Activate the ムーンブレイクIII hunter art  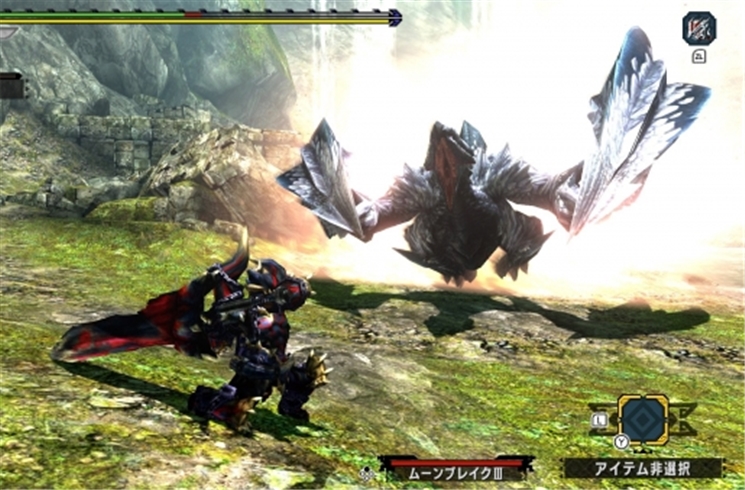[456, 468]
